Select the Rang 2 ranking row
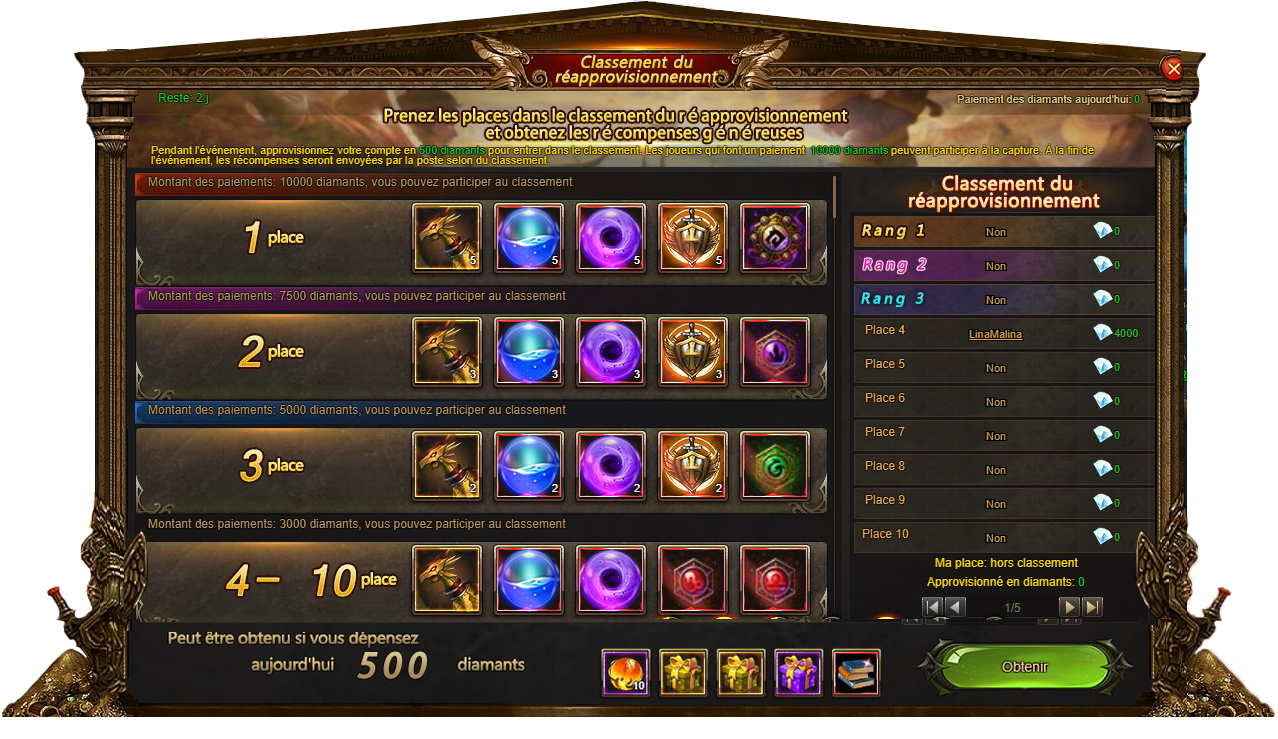Image resolution: width=1278 pixels, height=739 pixels. [1003, 265]
